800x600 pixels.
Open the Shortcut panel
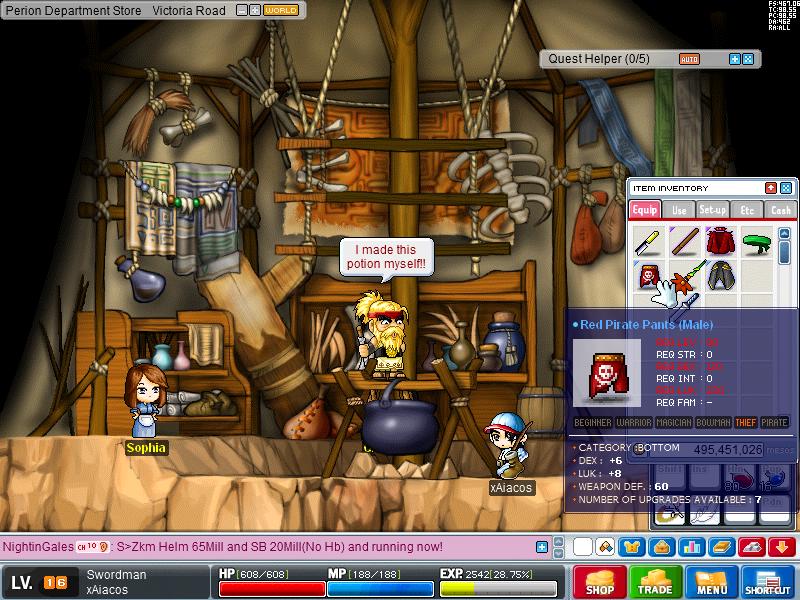click(x=768, y=582)
